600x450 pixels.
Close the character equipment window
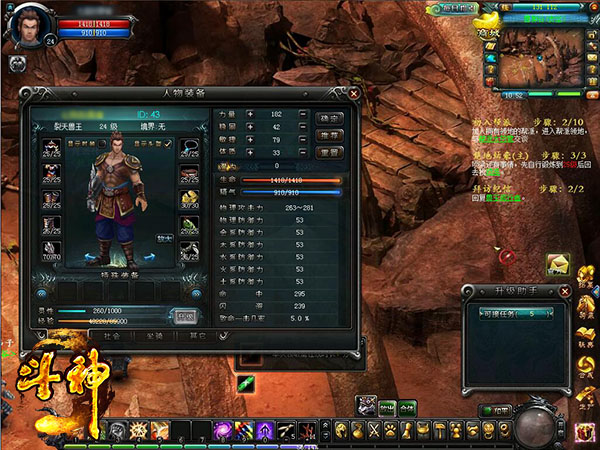point(353,93)
